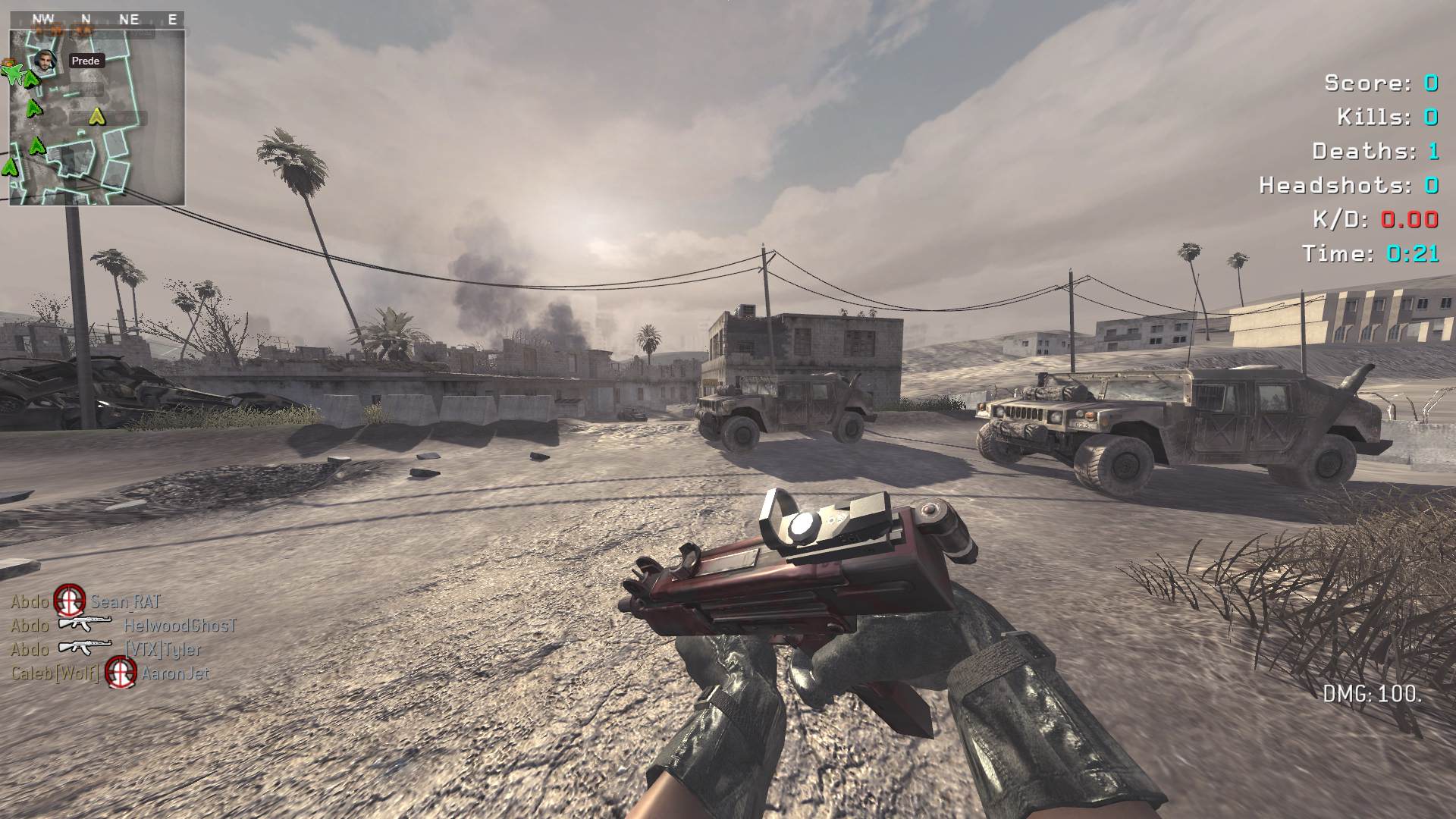Viewport: 1456px width, 819px height.
Task: Select Prede's avatar on the overlay
Action: pos(45,61)
